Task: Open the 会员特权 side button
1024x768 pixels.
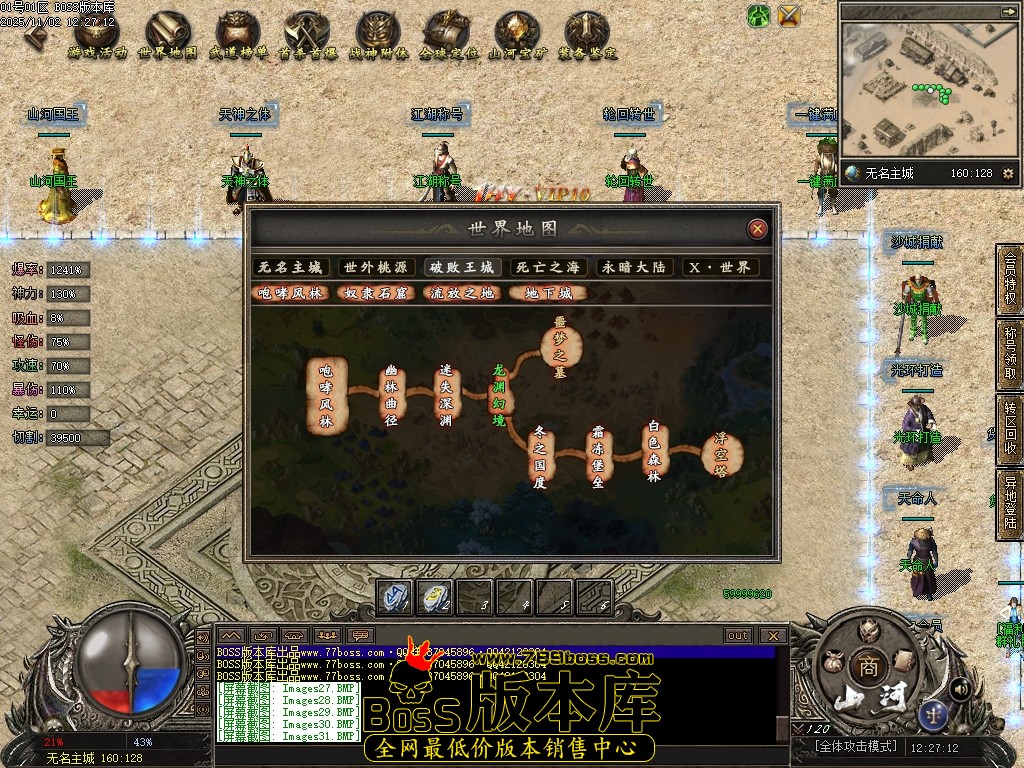Action: (1010, 279)
